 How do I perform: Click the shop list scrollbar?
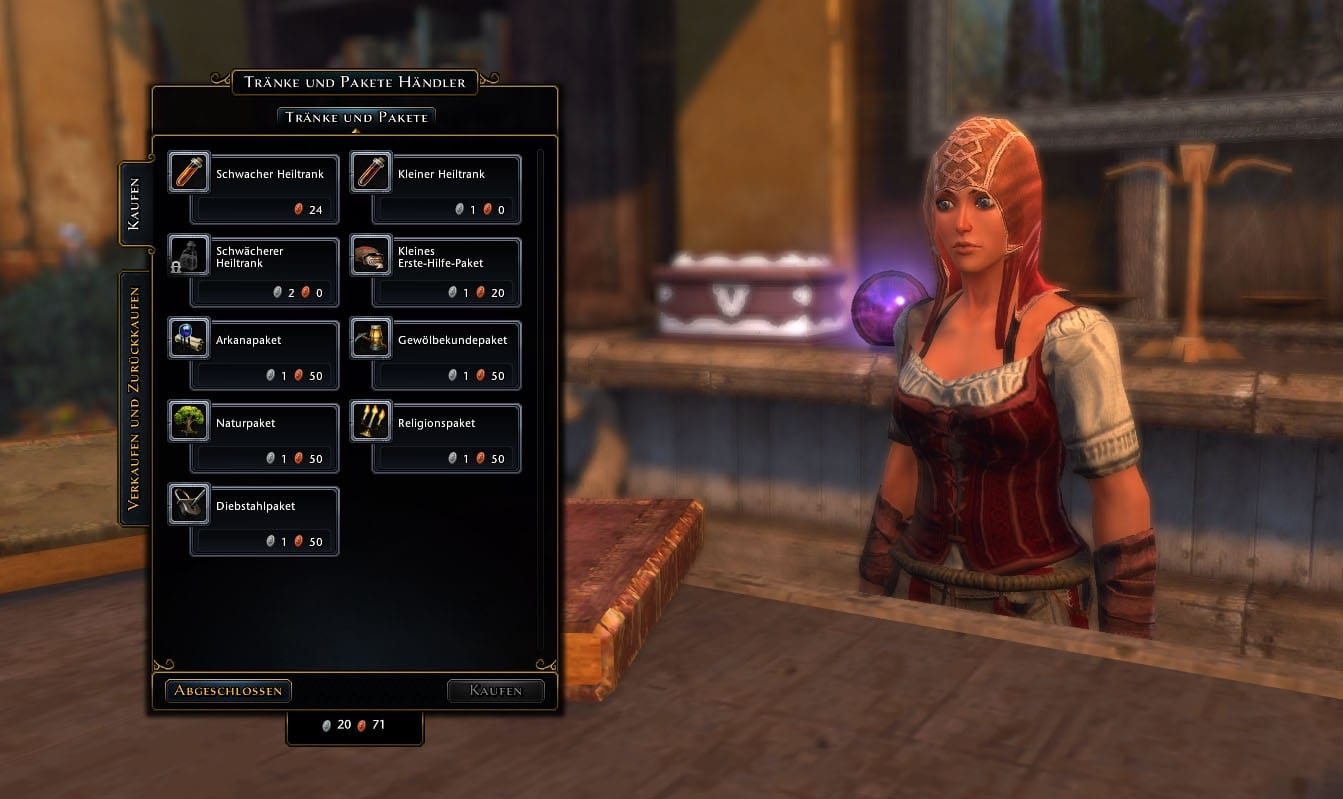click(540, 400)
